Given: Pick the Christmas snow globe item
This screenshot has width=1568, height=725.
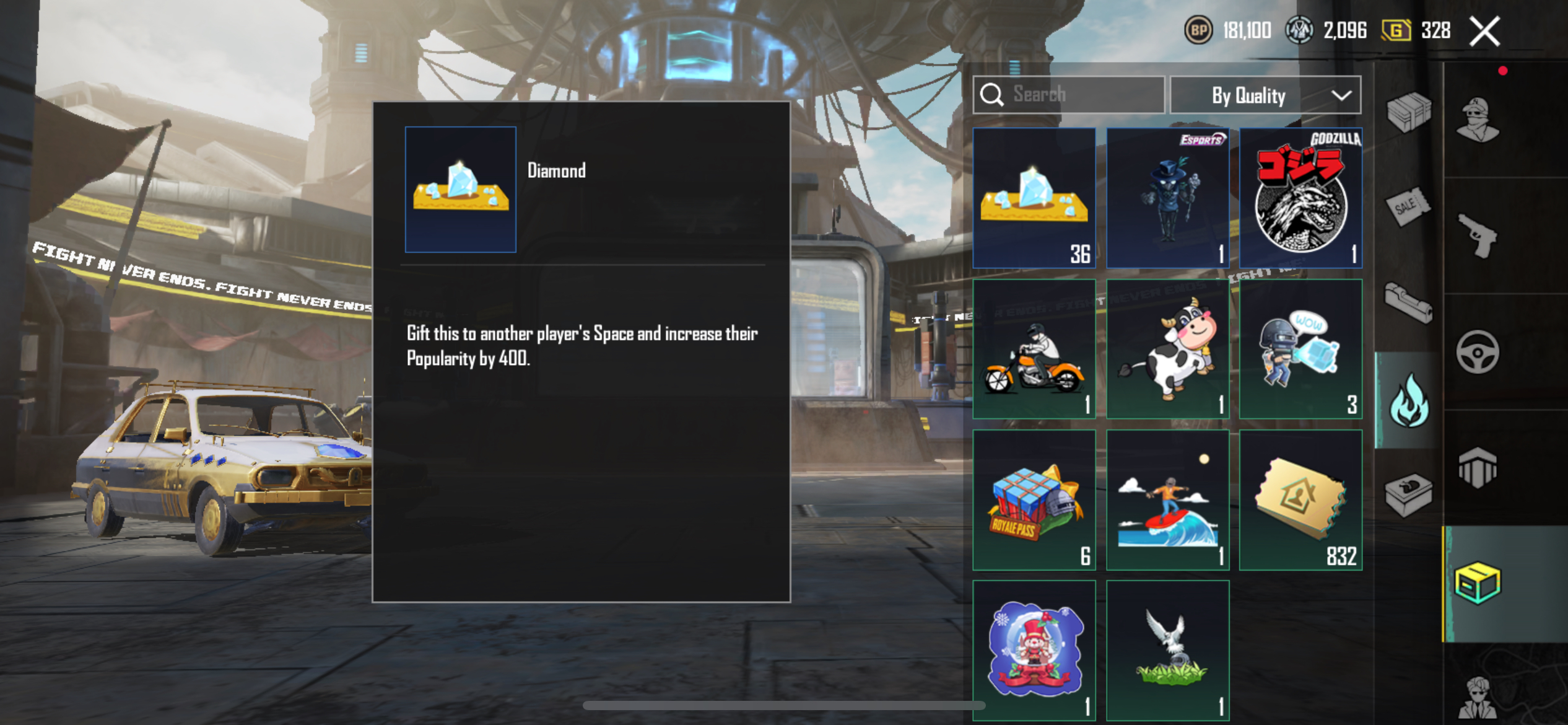Looking at the screenshot, I should pos(1034,650).
